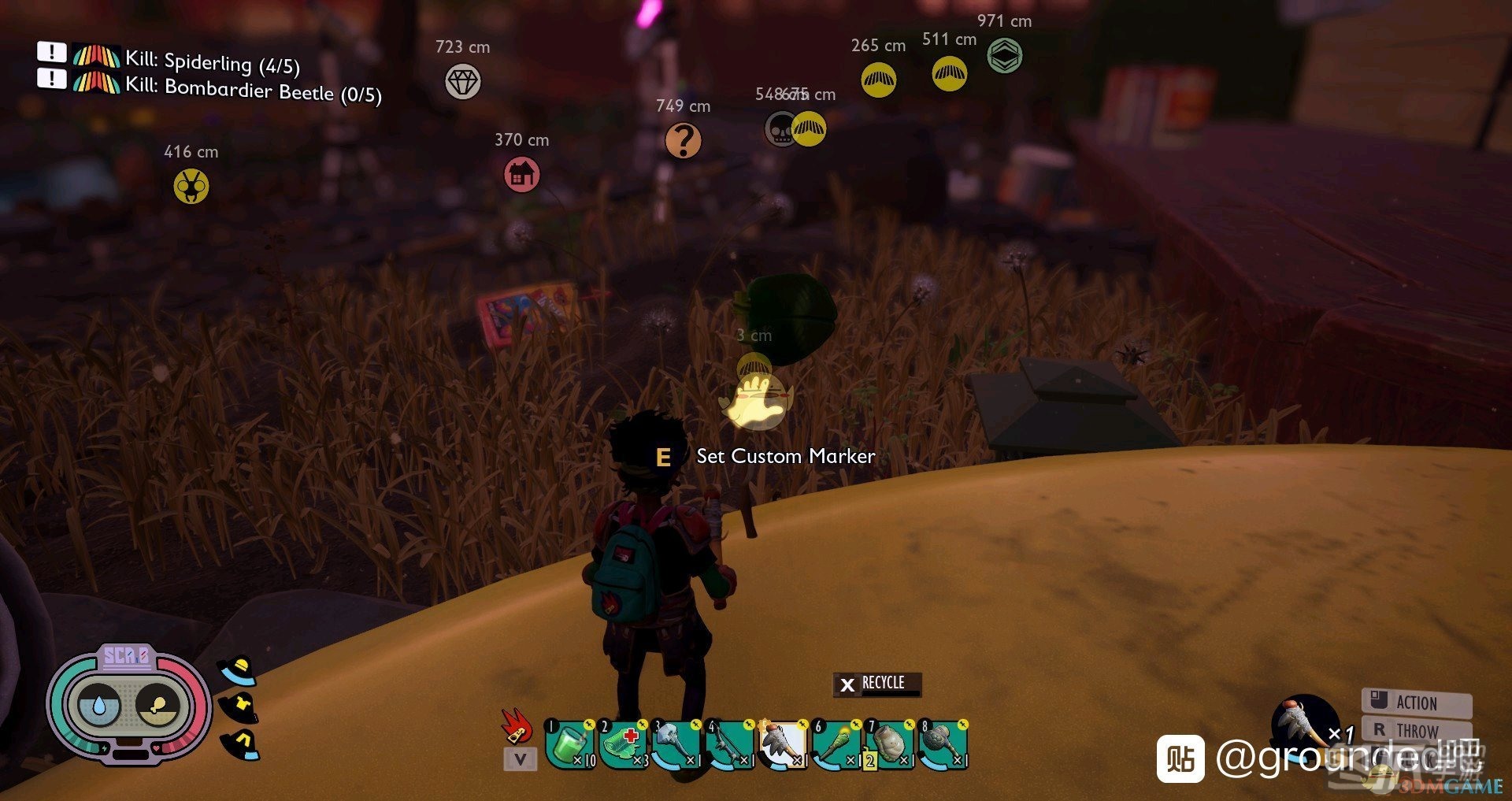Select the Kill Bombardier Beetle quest entry
The width and height of the screenshot is (1512, 801).
click(x=252, y=89)
